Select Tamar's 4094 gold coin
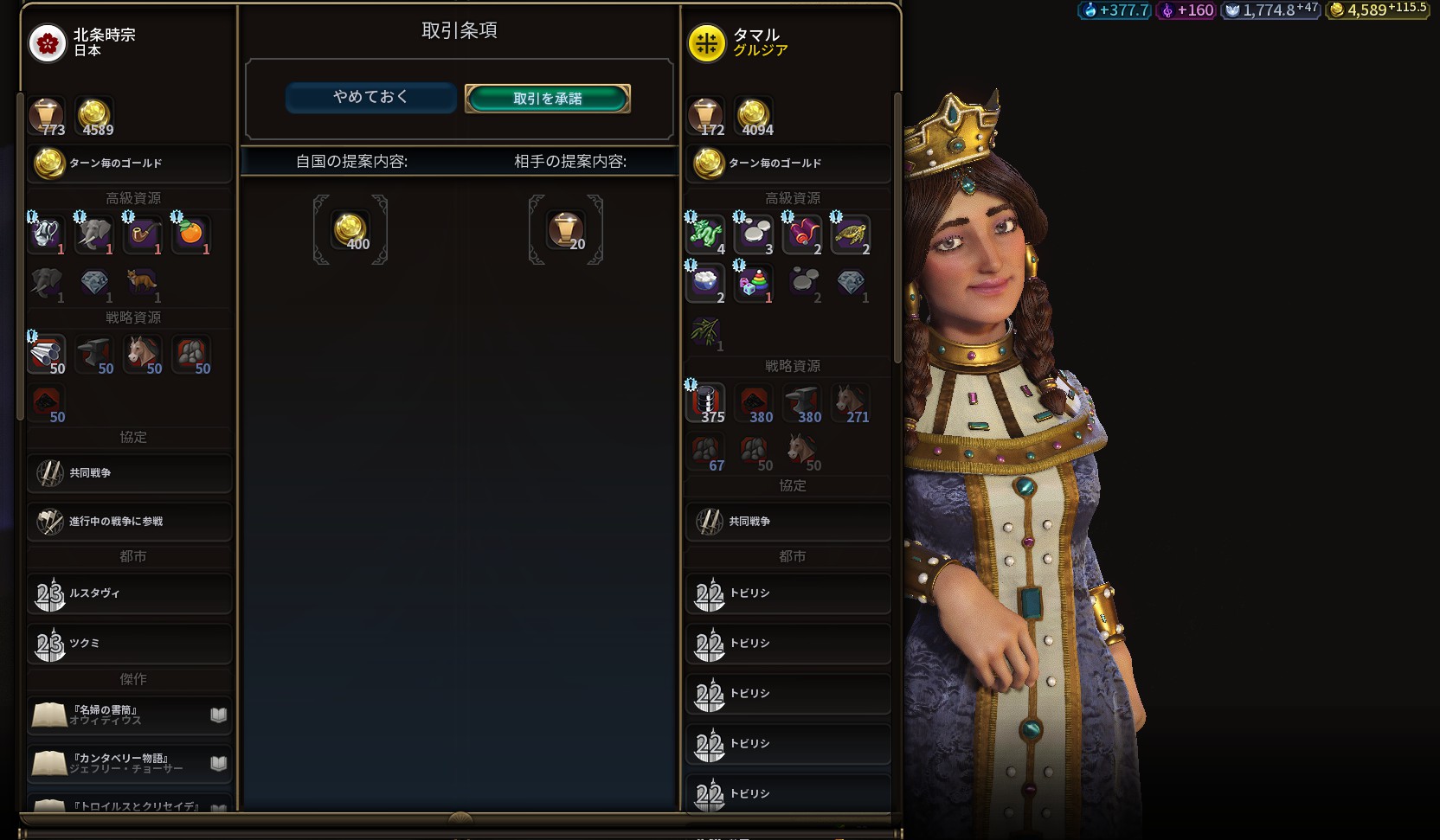1440x840 pixels. point(754,116)
